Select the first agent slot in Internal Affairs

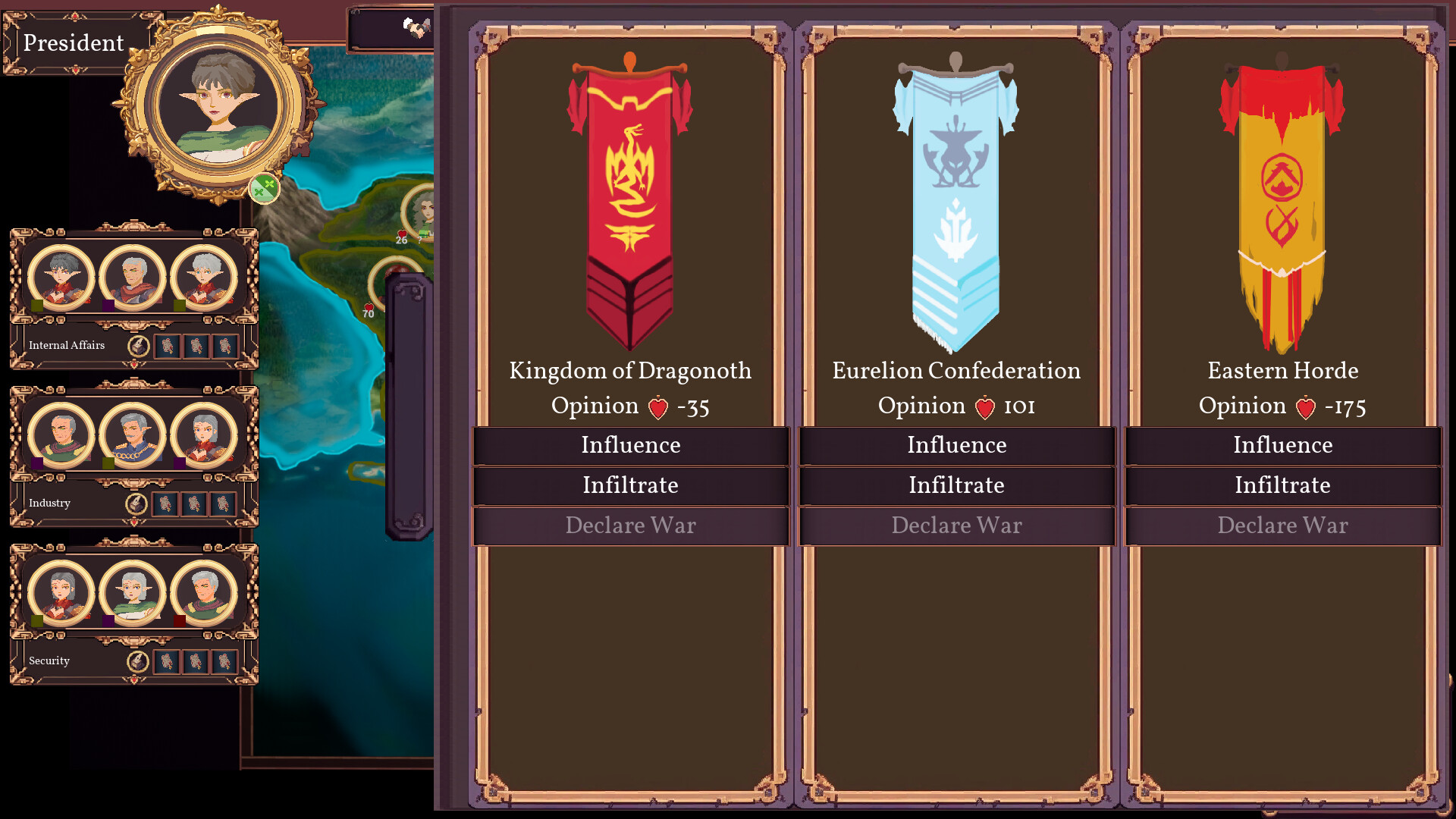pos(167,345)
